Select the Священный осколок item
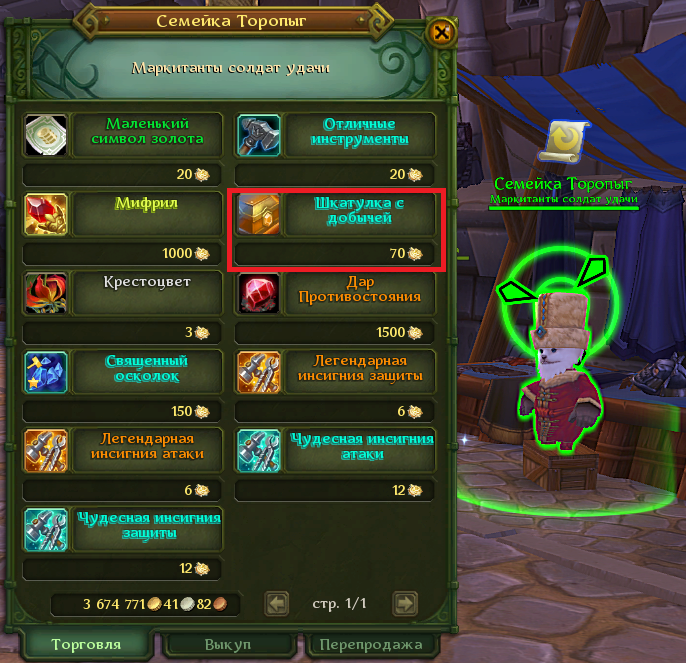686x663 pixels. (45, 370)
